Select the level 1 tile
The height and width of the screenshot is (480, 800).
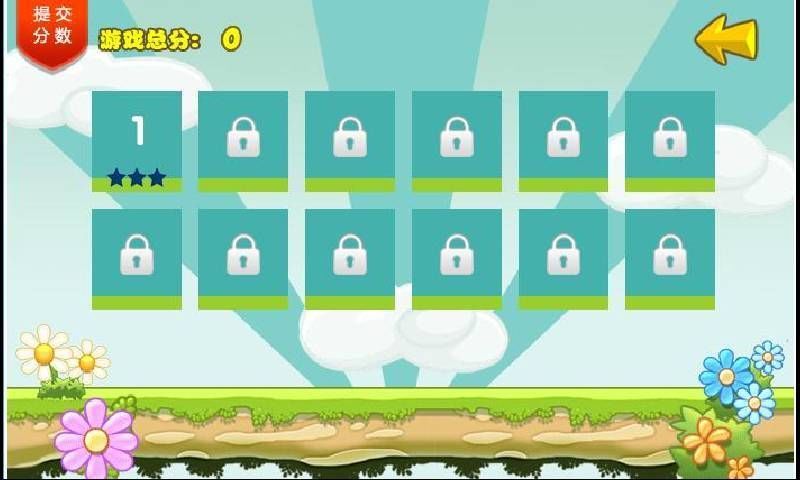tap(137, 141)
